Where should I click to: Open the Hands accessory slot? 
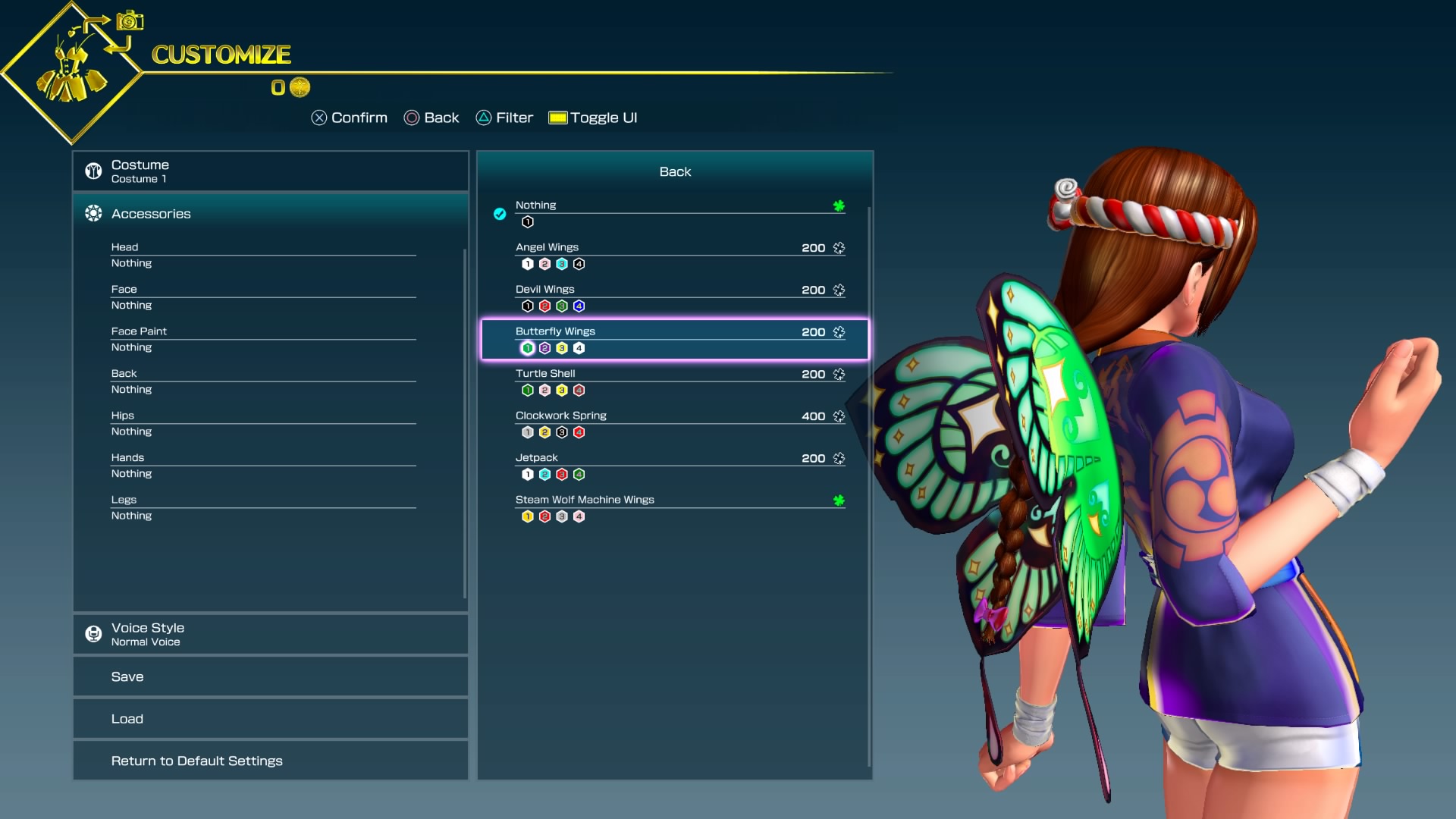tap(263, 466)
